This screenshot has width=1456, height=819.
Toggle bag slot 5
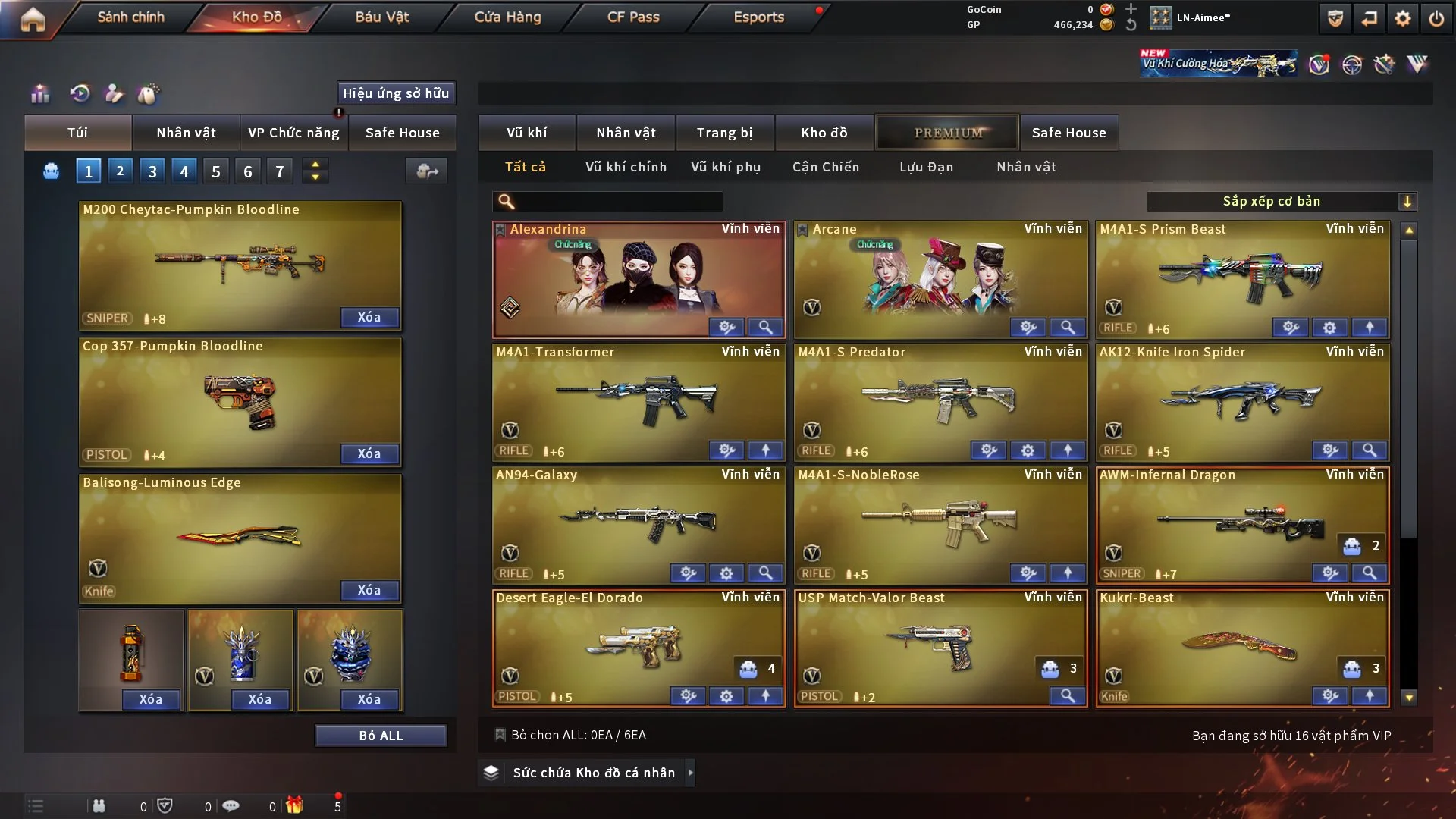[x=215, y=171]
